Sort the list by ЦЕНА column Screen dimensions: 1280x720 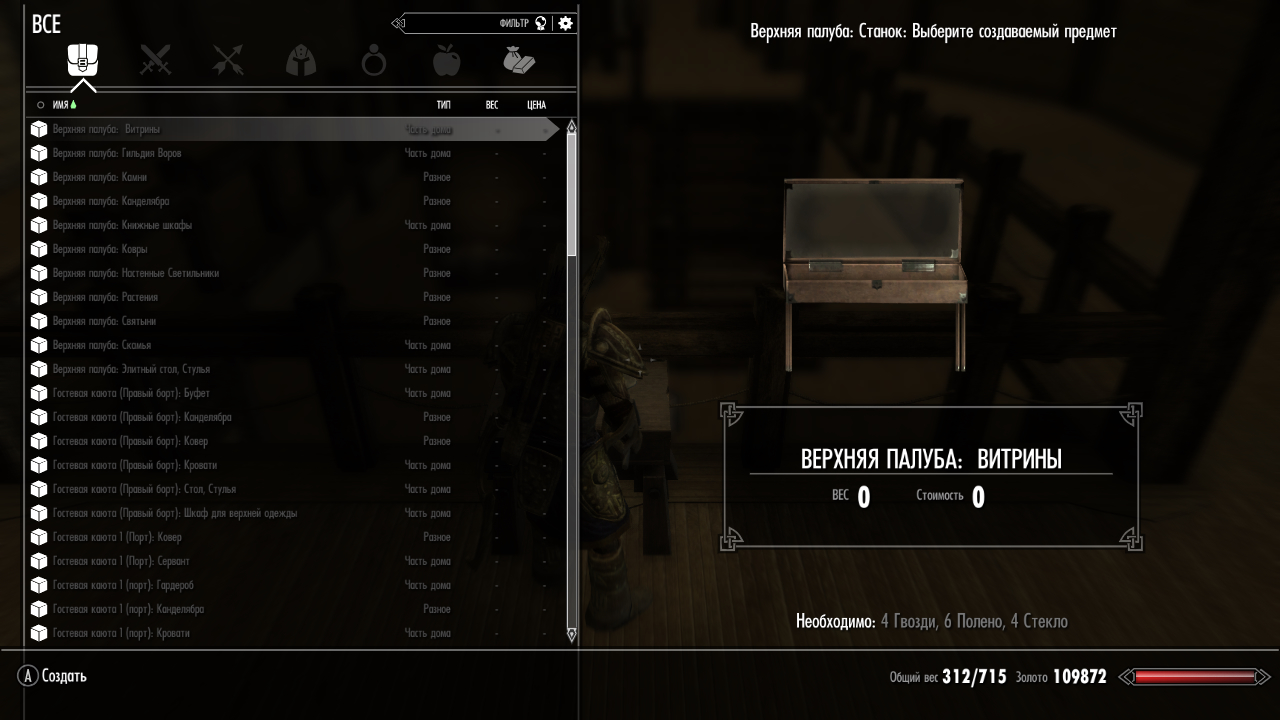click(536, 104)
